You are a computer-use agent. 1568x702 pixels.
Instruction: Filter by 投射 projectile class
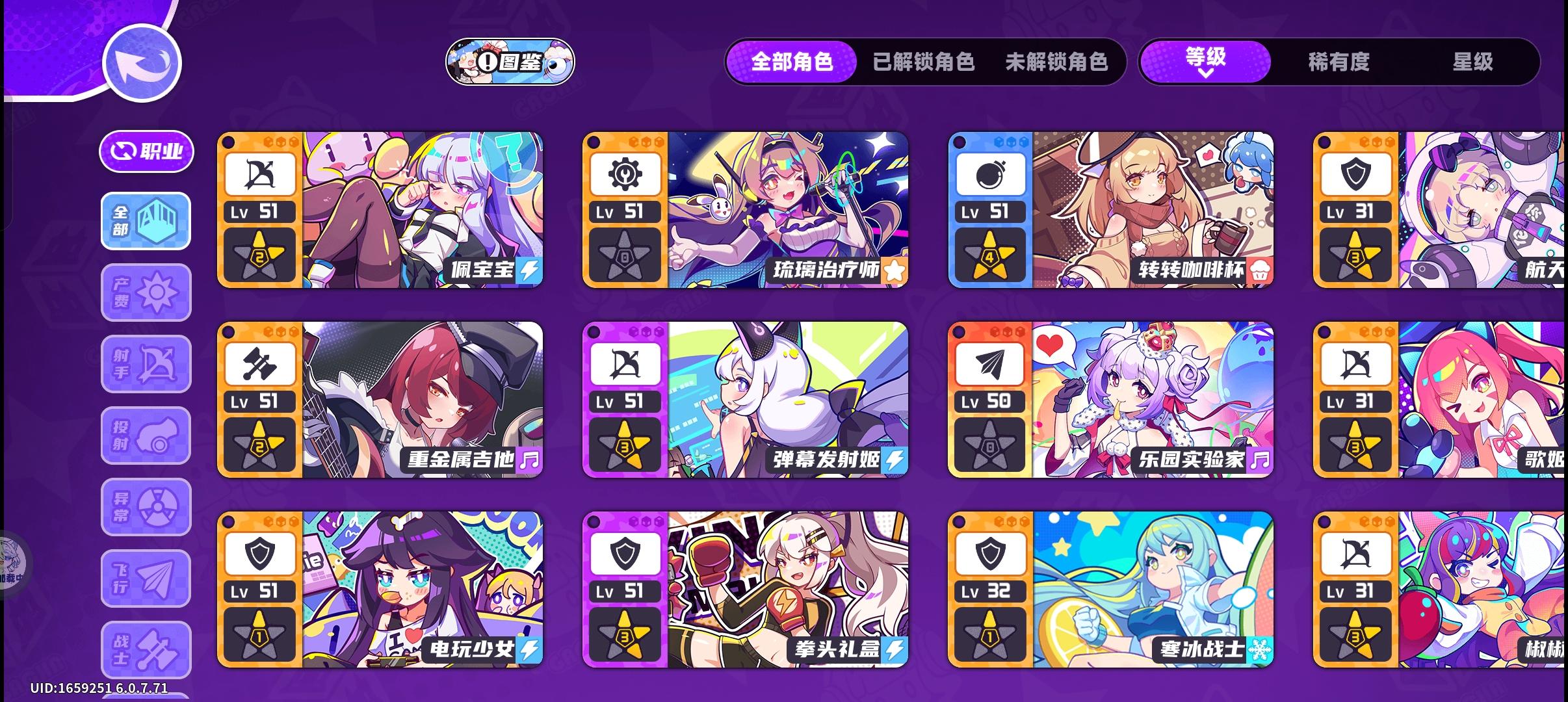click(146, 435)
